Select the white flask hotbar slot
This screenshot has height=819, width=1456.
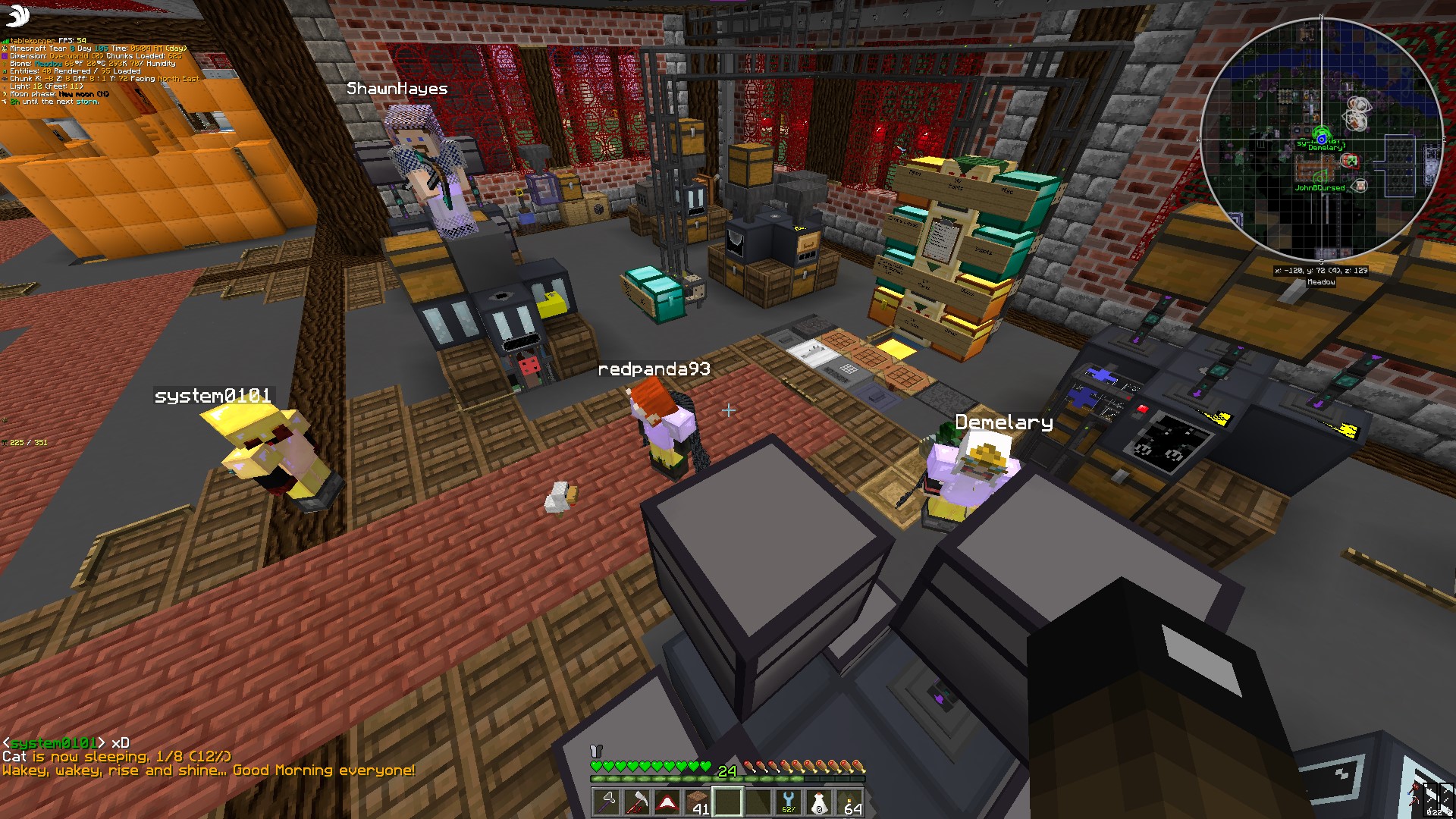click(819, 802)
